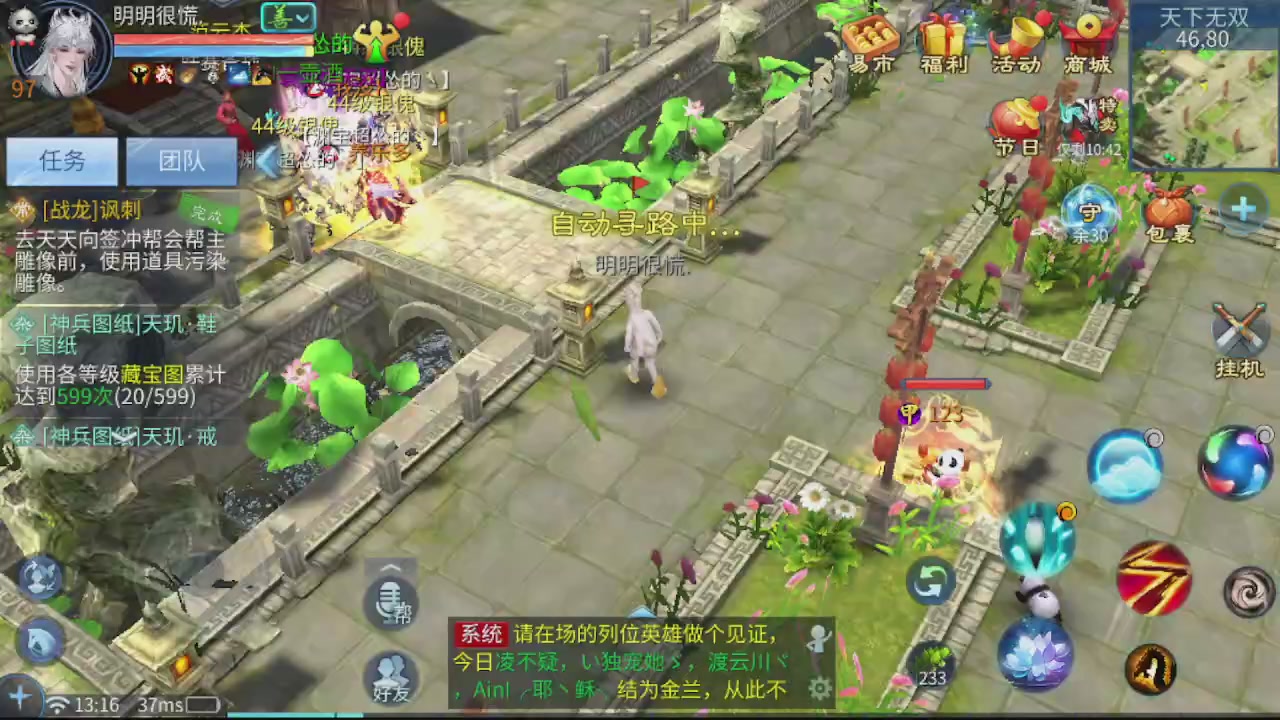Expand the minimap with plus button
This screenshot has height=720, width=1280.
click(x=1242, y=208)
